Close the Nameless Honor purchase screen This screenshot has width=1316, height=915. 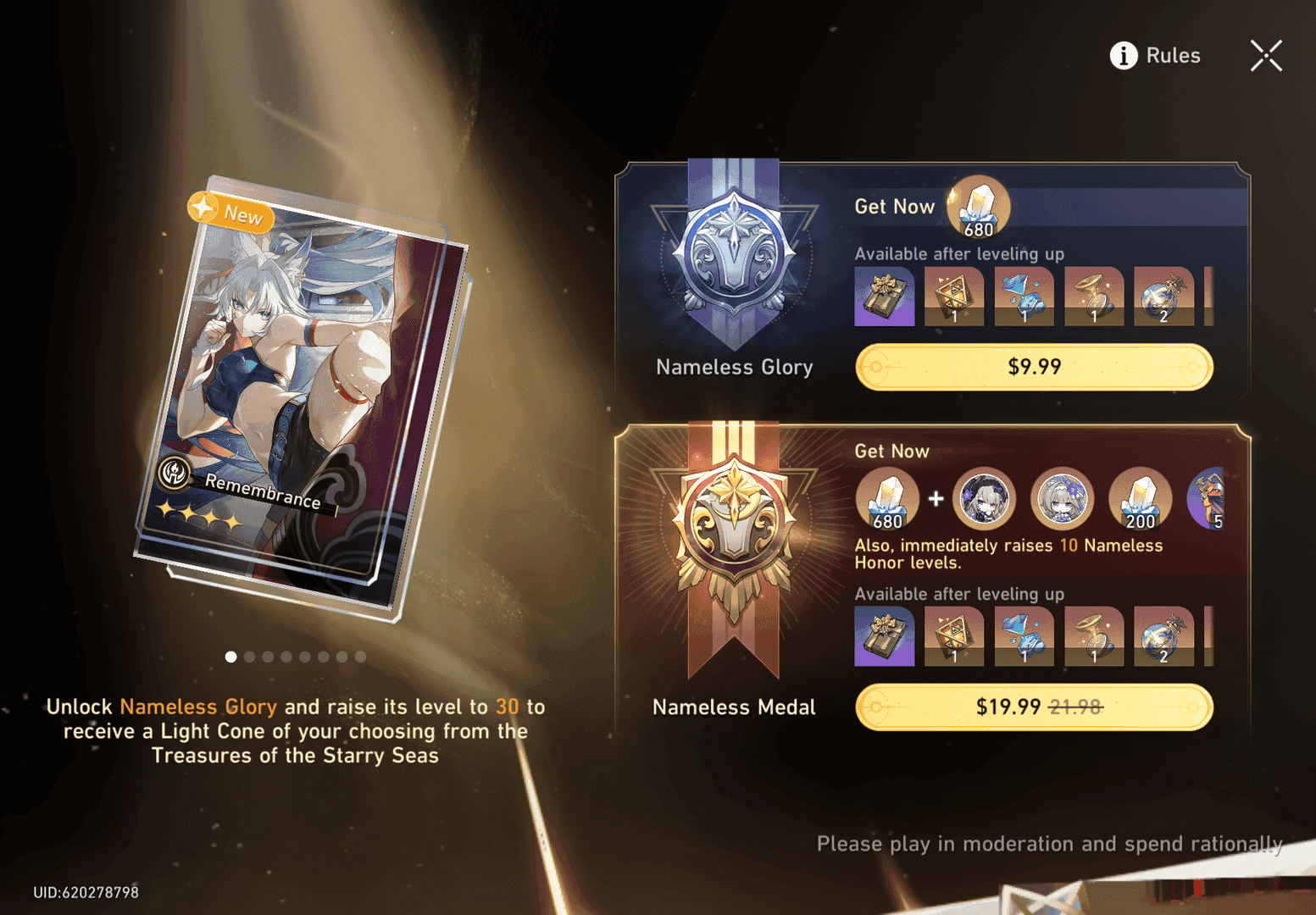click(x=1266, y=56)
